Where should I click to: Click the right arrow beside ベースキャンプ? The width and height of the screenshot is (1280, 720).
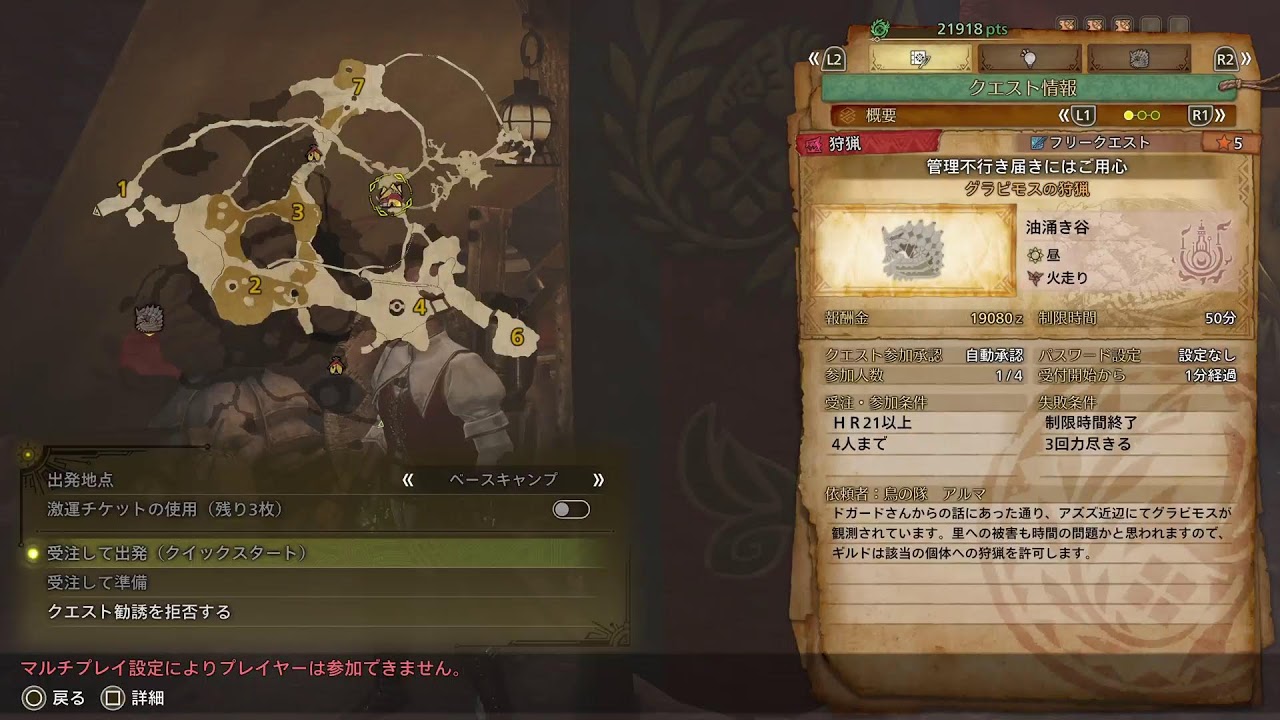[x=598, y=480]
